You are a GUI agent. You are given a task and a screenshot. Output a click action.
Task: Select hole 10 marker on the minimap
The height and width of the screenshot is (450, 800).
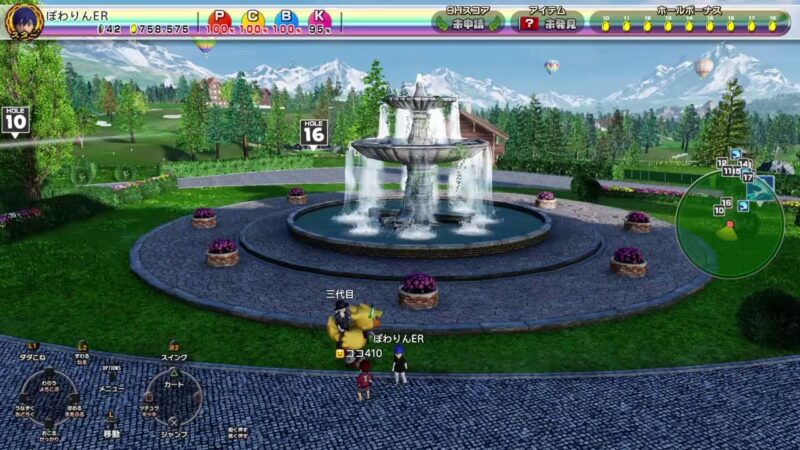coord(719,211)
